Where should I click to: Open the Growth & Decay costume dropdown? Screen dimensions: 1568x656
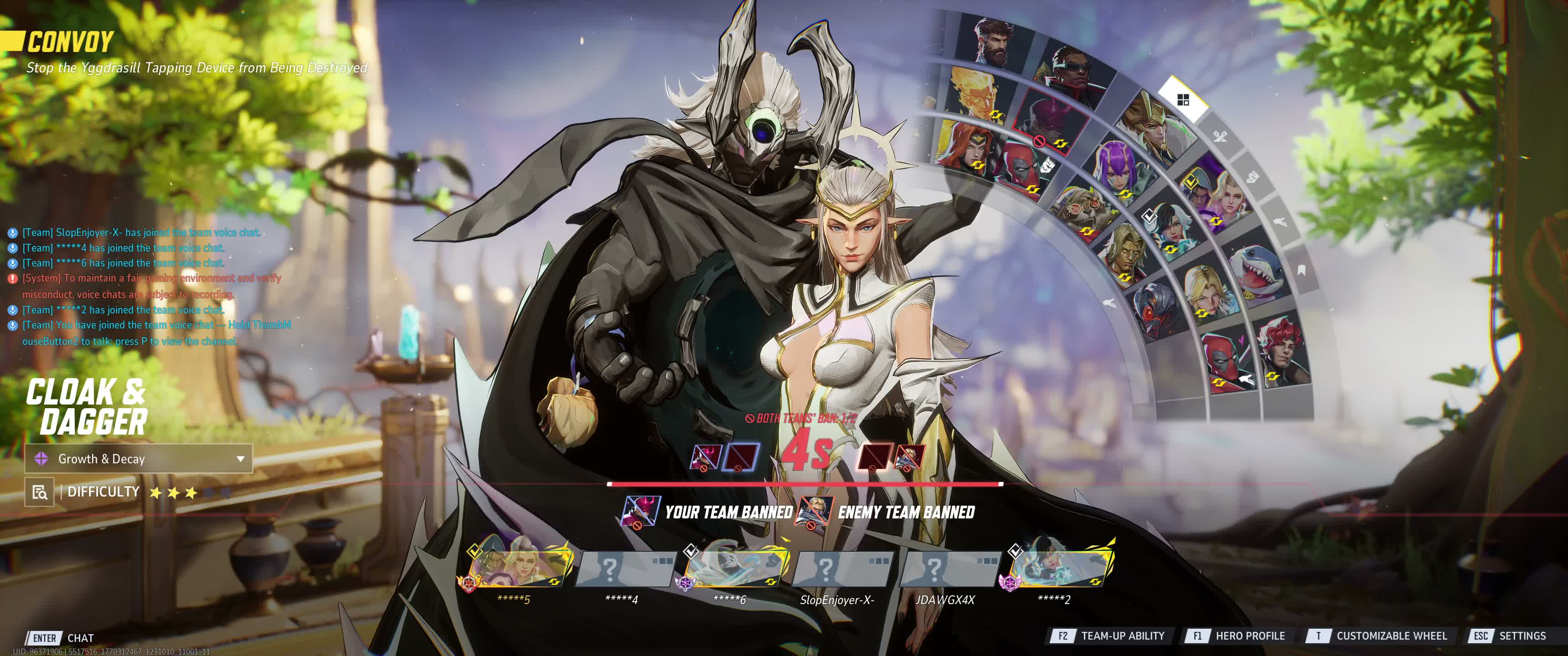139,459
